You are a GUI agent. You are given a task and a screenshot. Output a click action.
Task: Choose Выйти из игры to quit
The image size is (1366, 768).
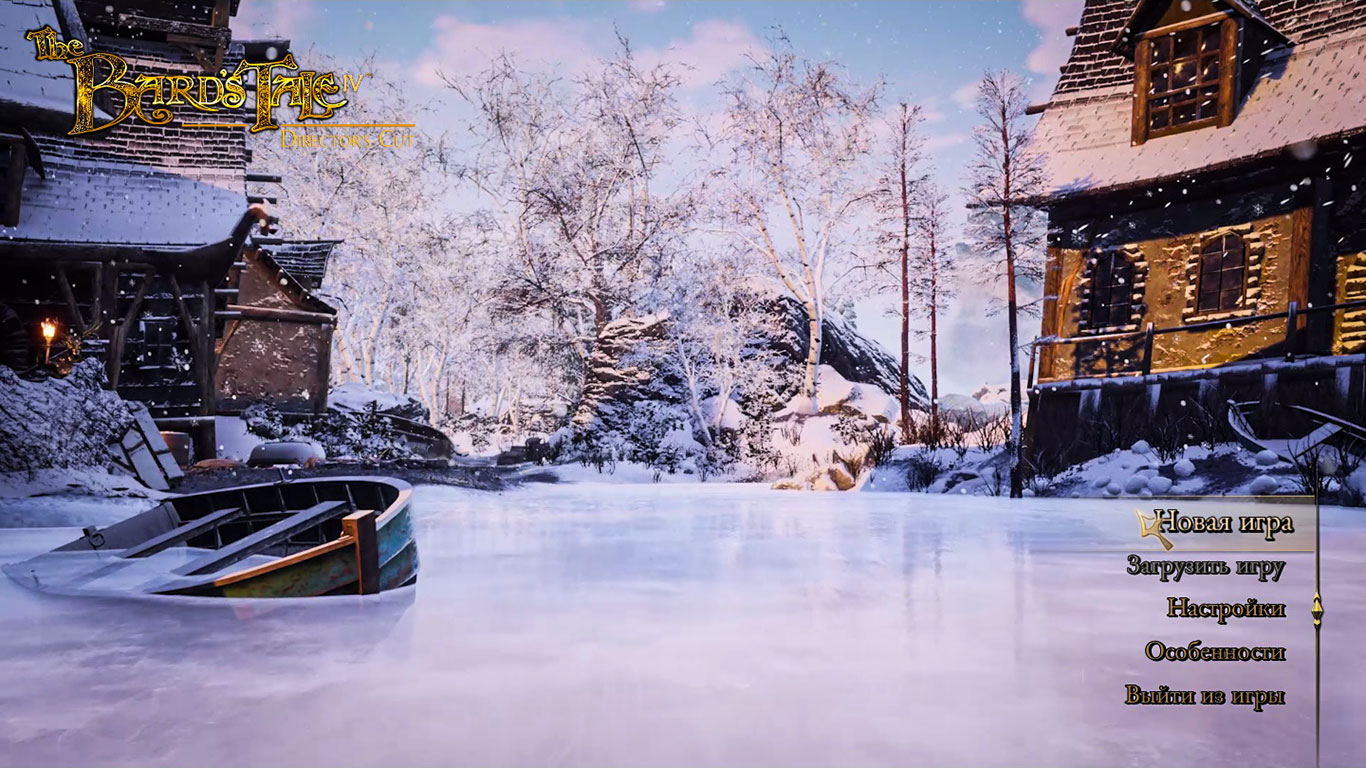1204,696
